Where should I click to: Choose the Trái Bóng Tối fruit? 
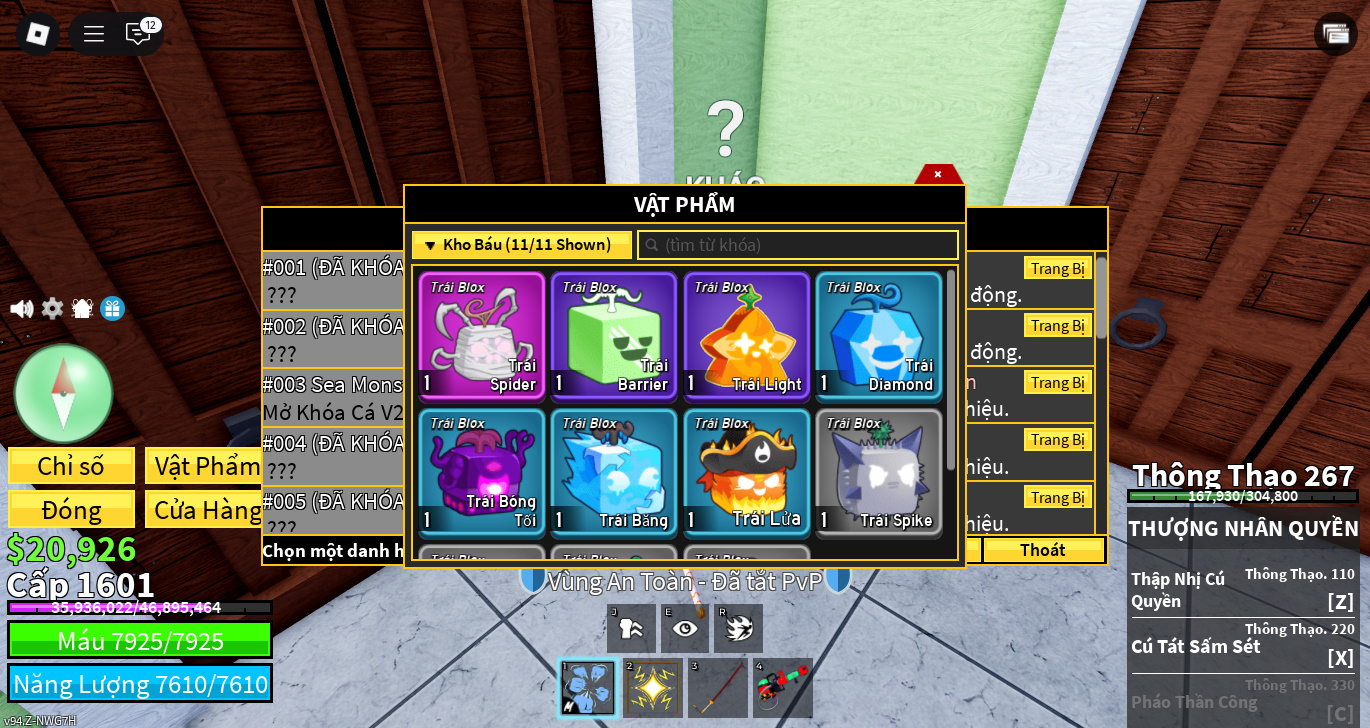(x=482, y=472)
